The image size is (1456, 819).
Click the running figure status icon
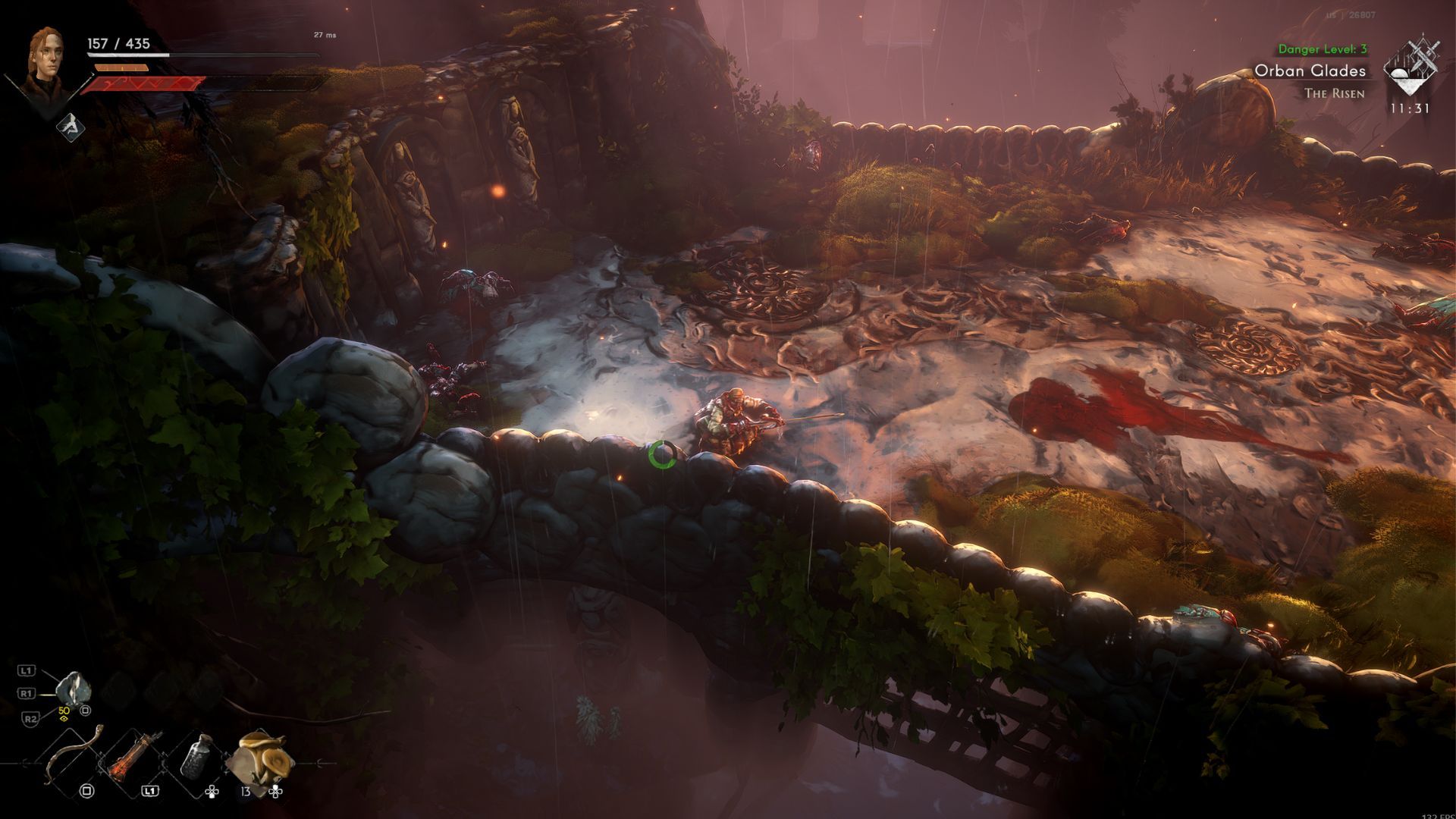coord(70,125)
